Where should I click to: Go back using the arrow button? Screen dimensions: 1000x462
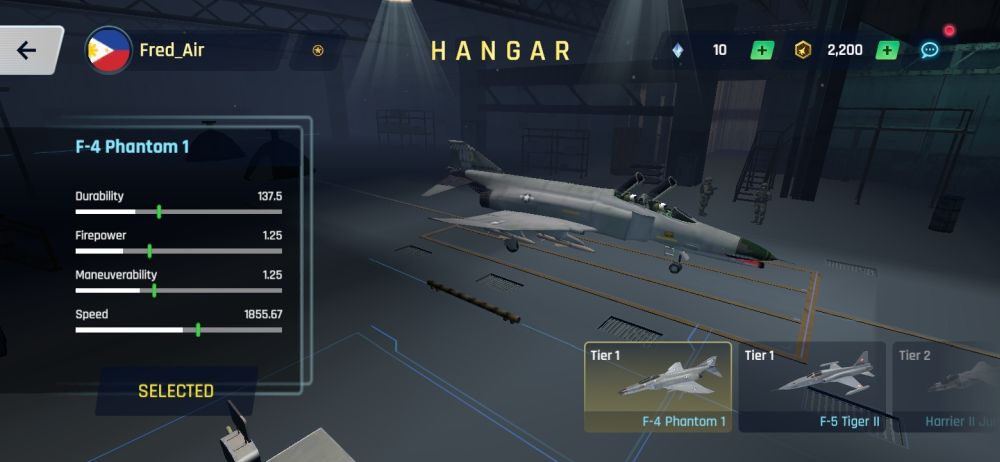[x=27, y=50]
